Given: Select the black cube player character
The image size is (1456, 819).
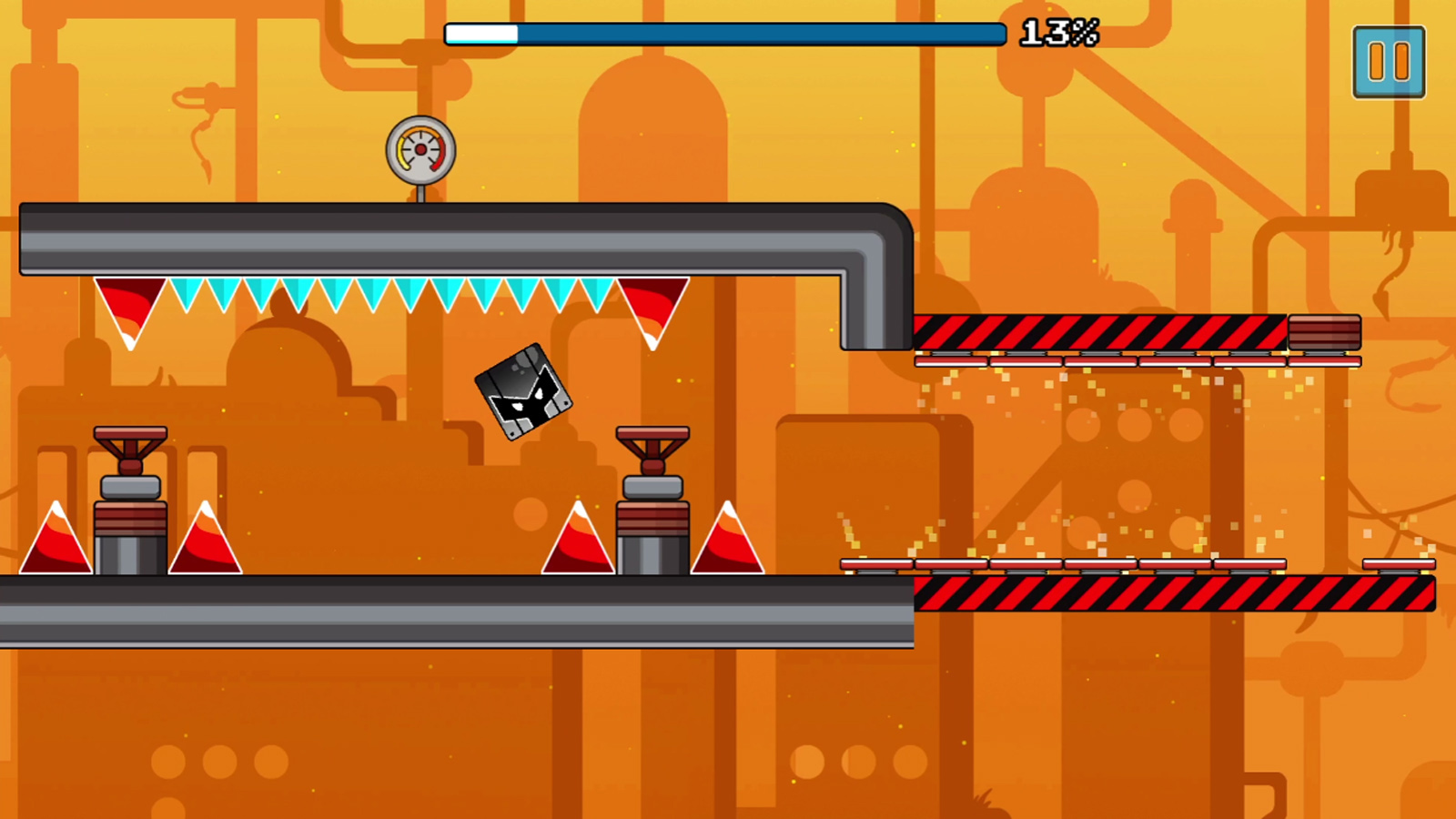Looking at the screenshot, I should coord(521,393).
